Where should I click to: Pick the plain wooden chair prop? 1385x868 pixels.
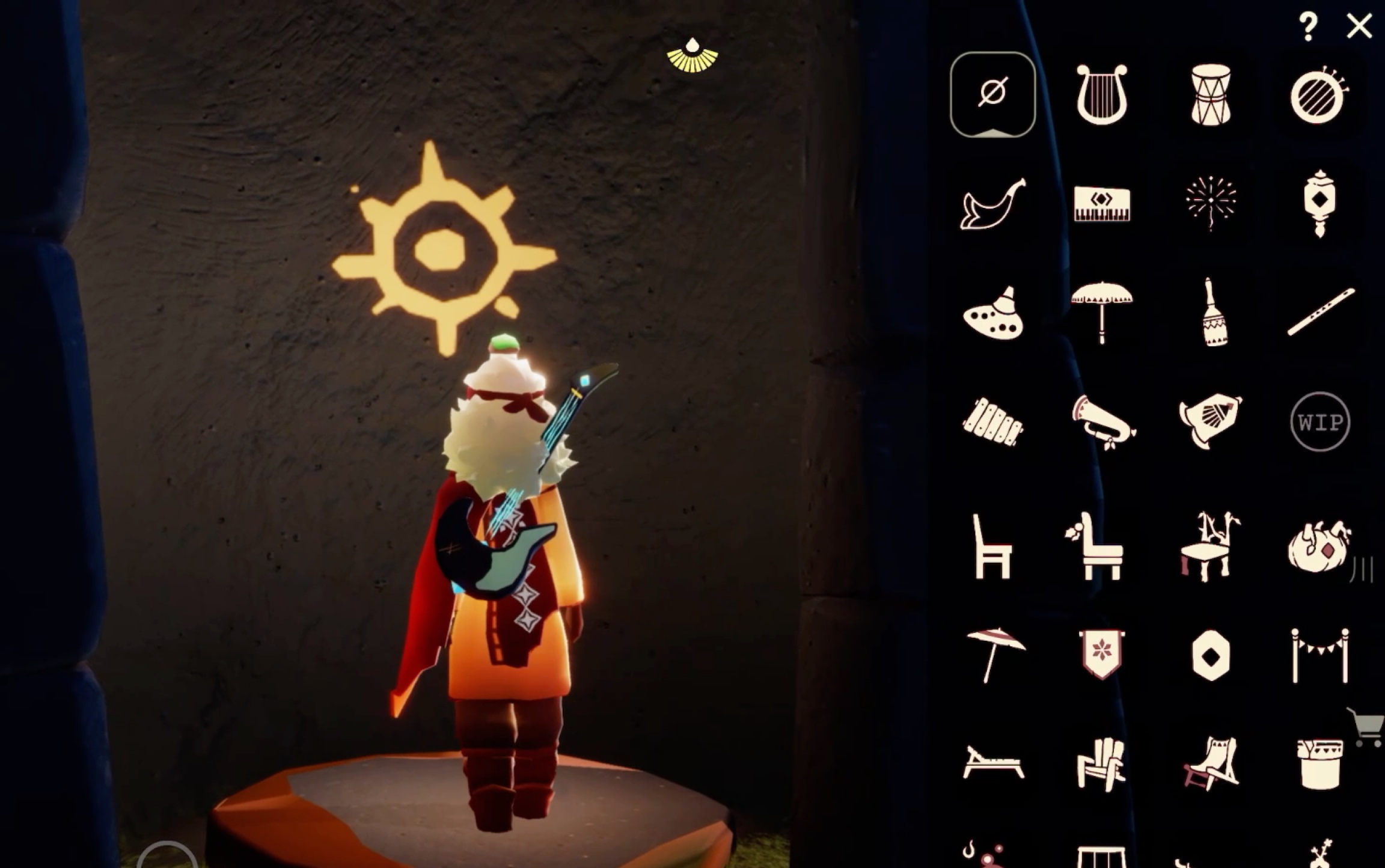992,547
